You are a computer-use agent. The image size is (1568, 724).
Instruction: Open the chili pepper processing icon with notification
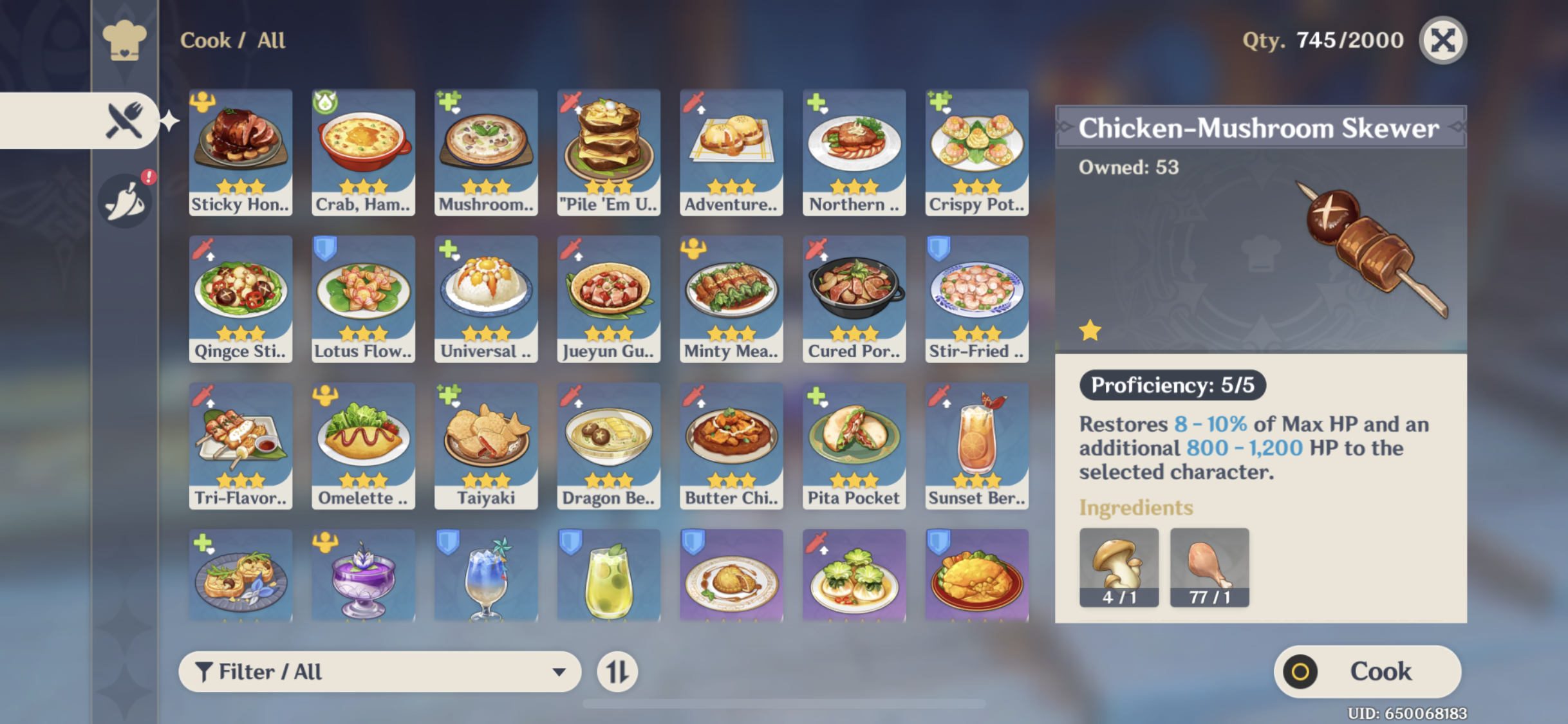pos(126,200)
